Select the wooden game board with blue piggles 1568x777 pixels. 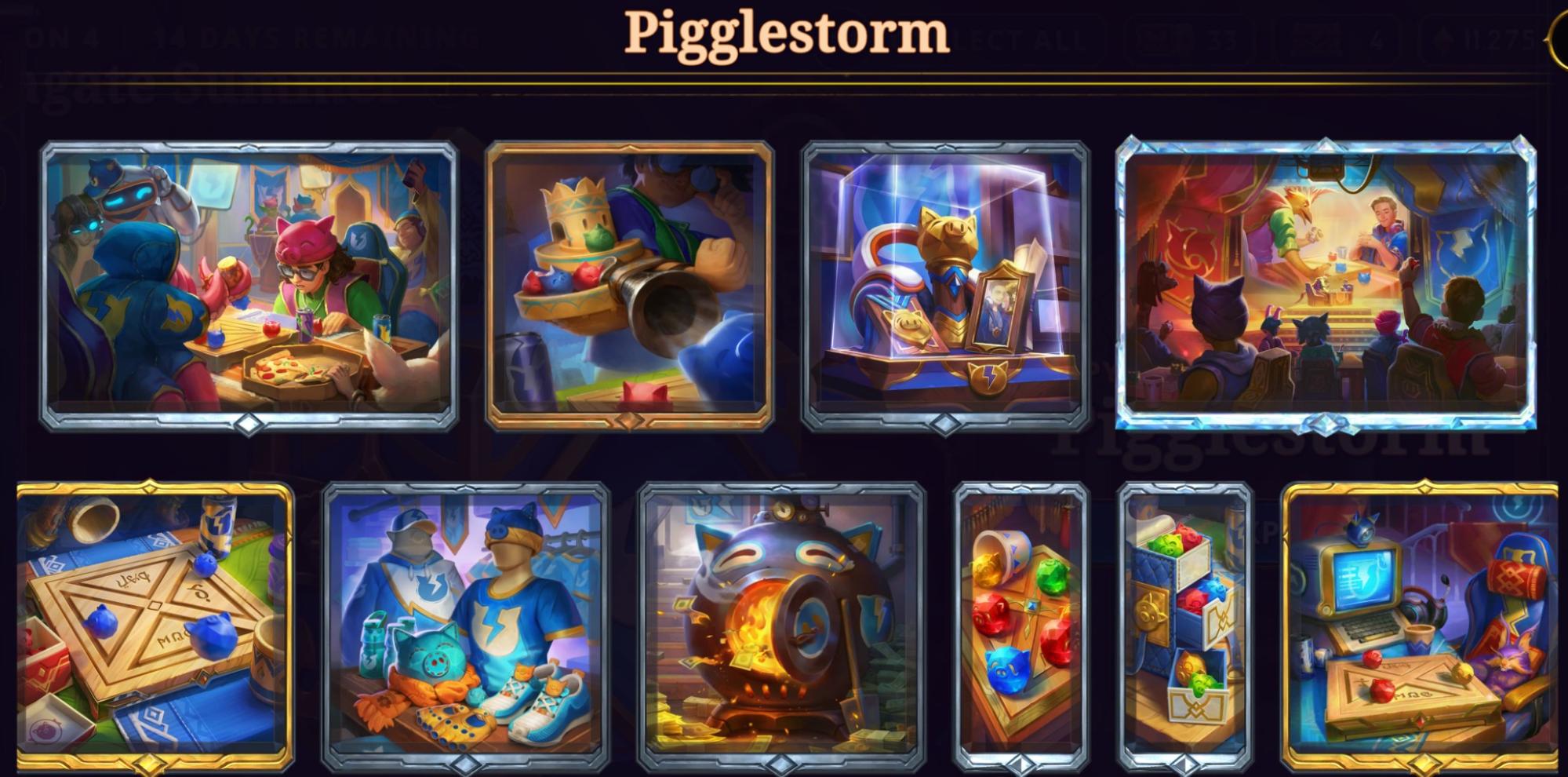pos(155,626)
